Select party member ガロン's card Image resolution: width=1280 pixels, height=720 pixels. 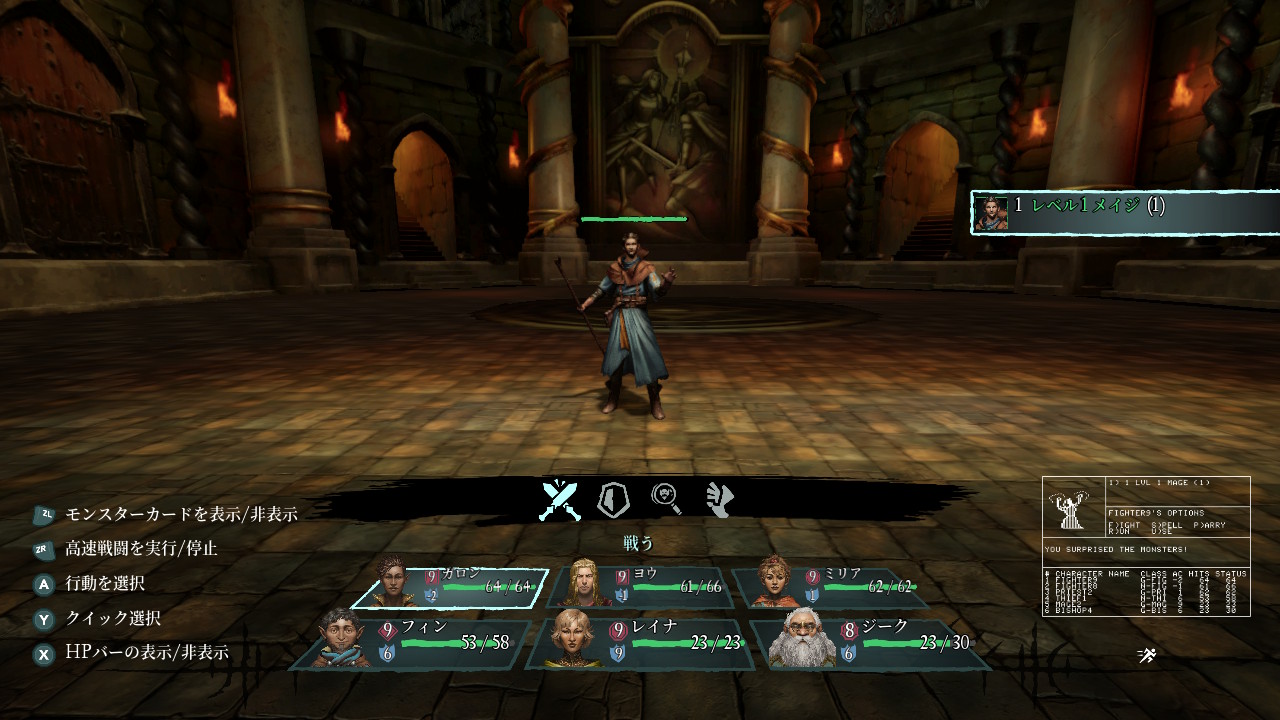click(452, 587)
